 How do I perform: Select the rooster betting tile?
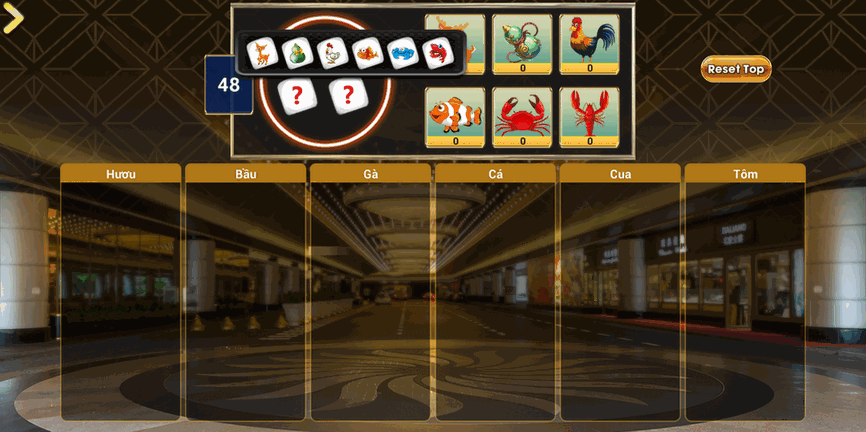click(589, 43)
